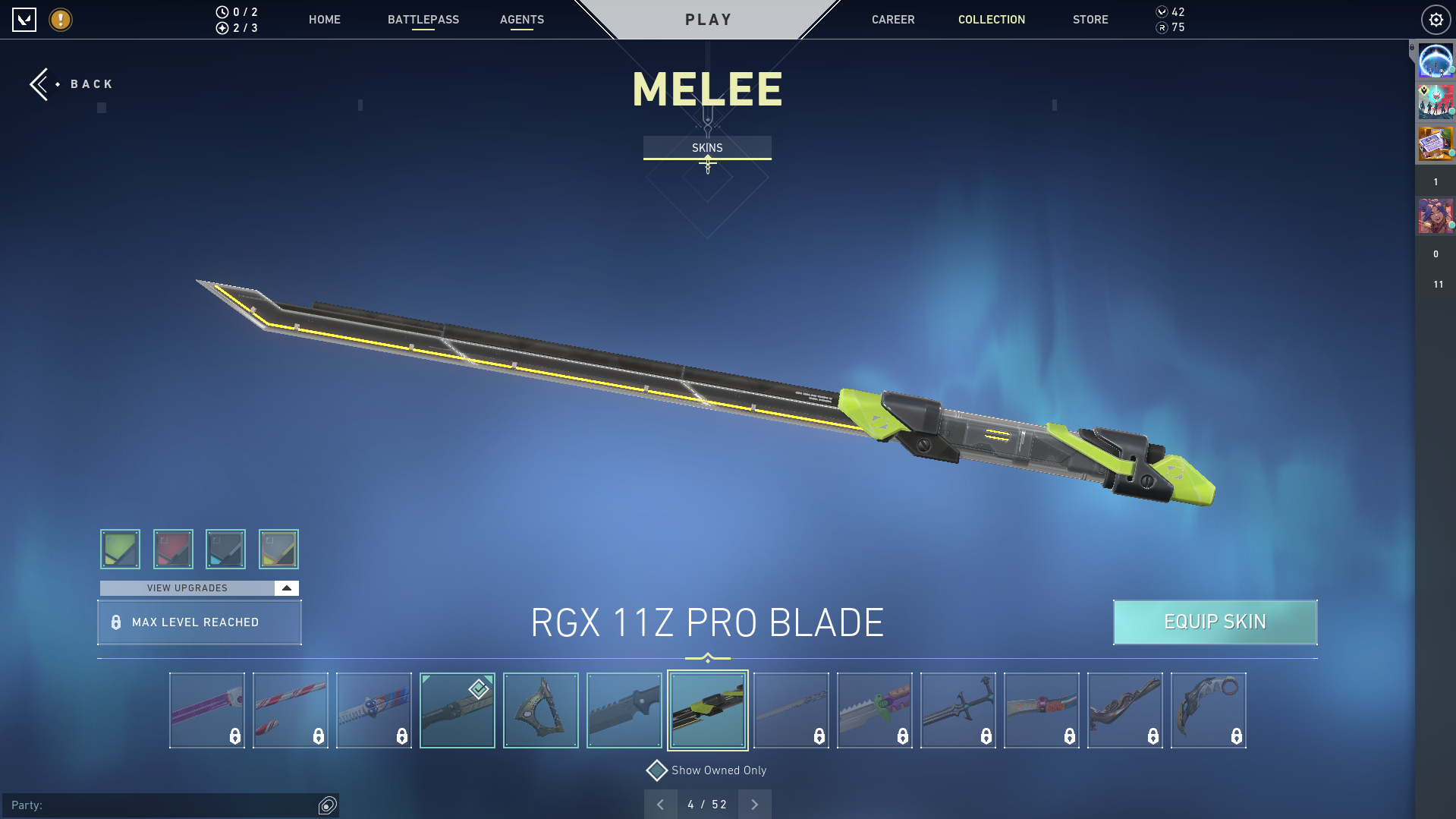Open the SKINS category selector
1456x819 pixels.
point(707,147)
